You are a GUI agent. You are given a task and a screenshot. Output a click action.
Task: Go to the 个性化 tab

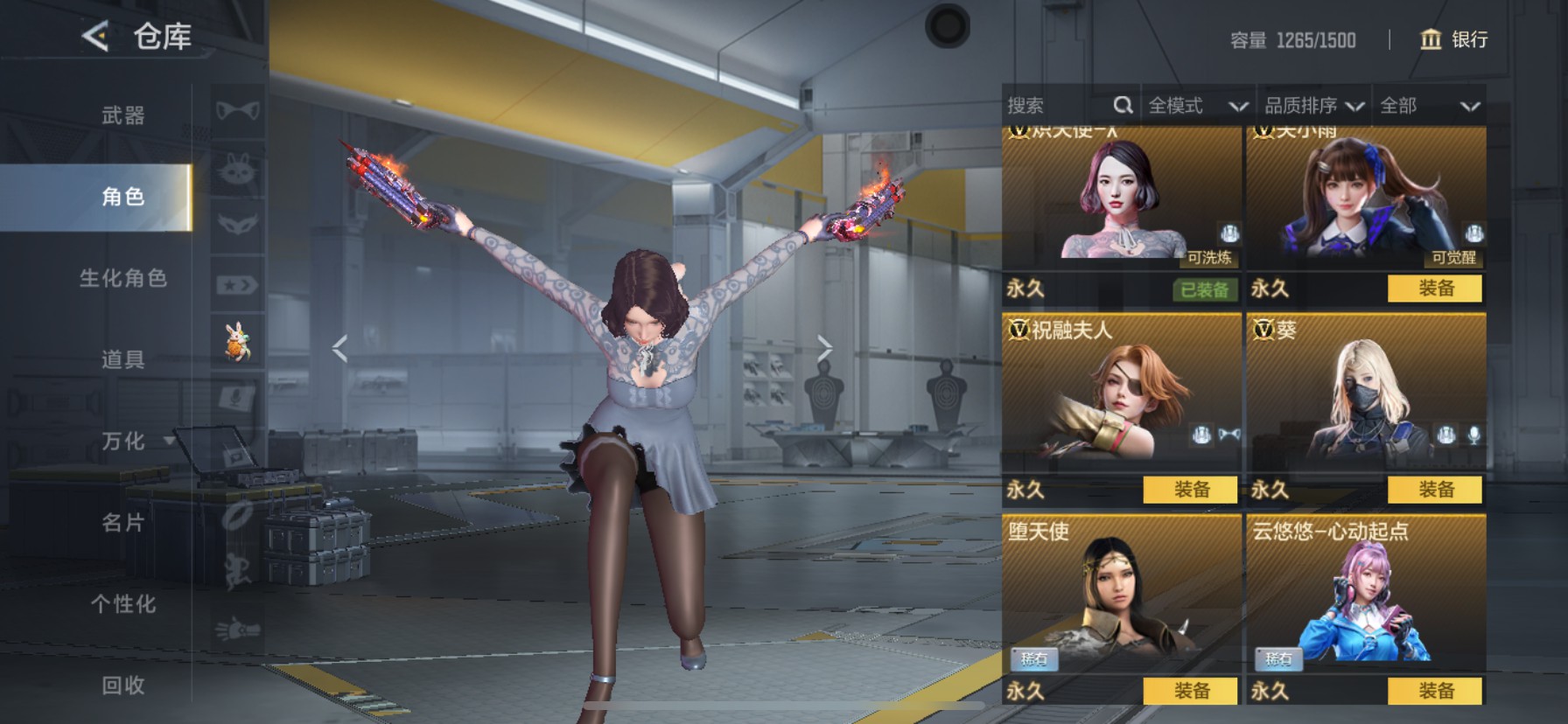pos(122,603)
